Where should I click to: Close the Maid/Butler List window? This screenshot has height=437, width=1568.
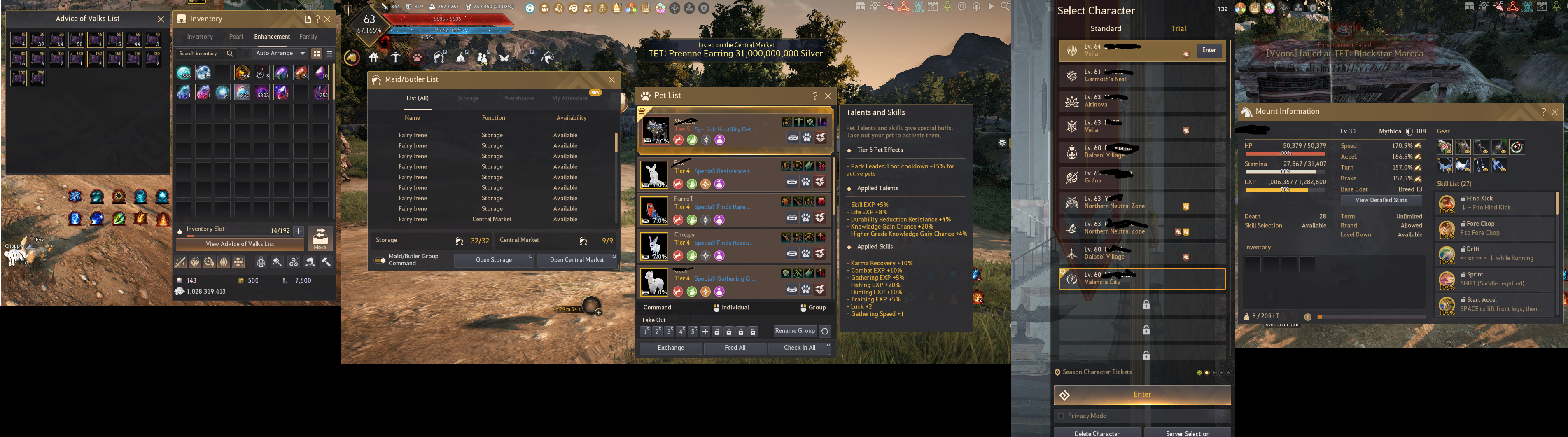click(612, 80)
